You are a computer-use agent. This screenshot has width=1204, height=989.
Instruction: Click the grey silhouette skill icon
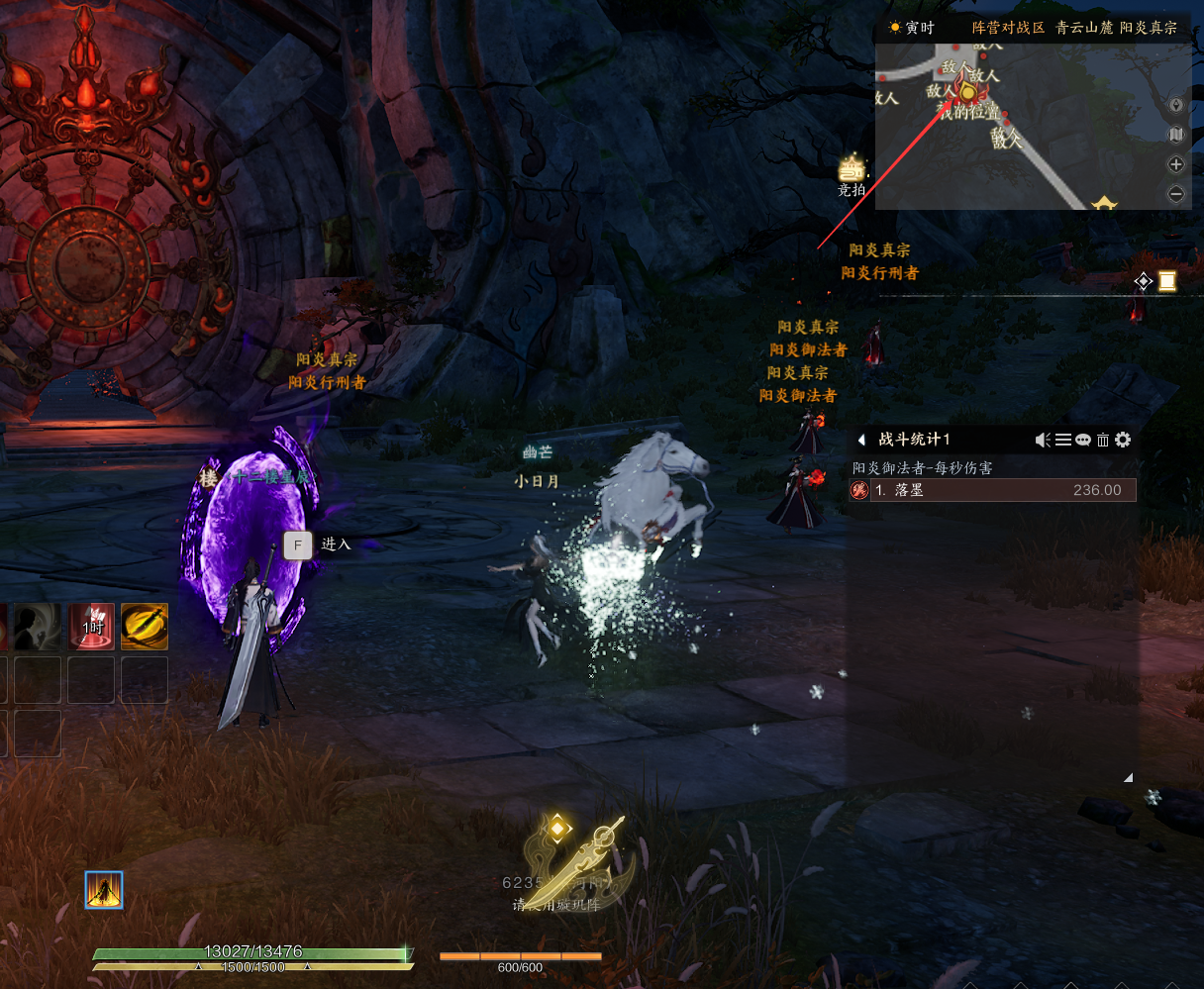[x=38, y=627]
